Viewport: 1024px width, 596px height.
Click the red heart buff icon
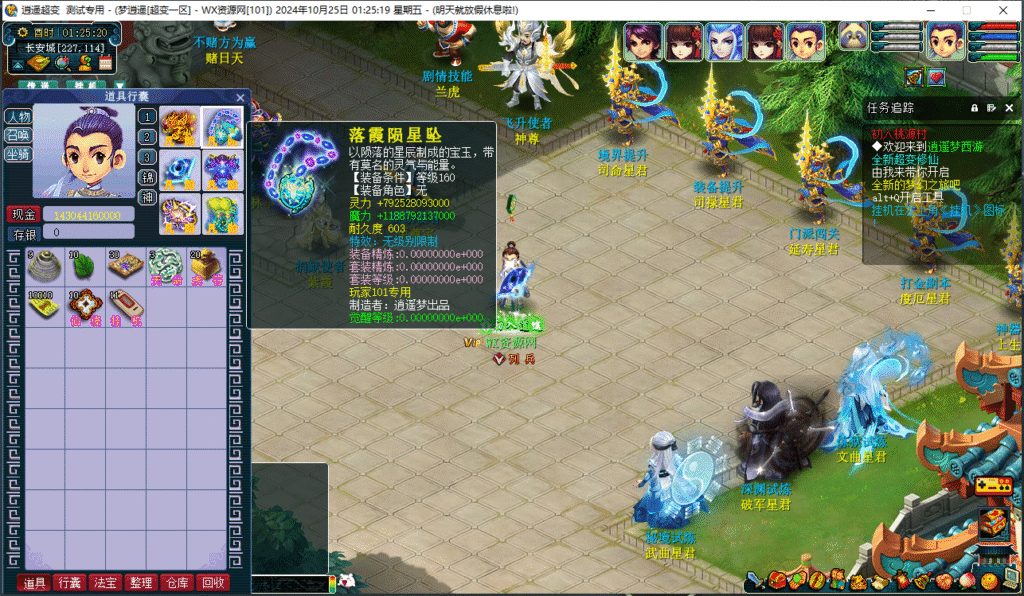pos(936,77)
